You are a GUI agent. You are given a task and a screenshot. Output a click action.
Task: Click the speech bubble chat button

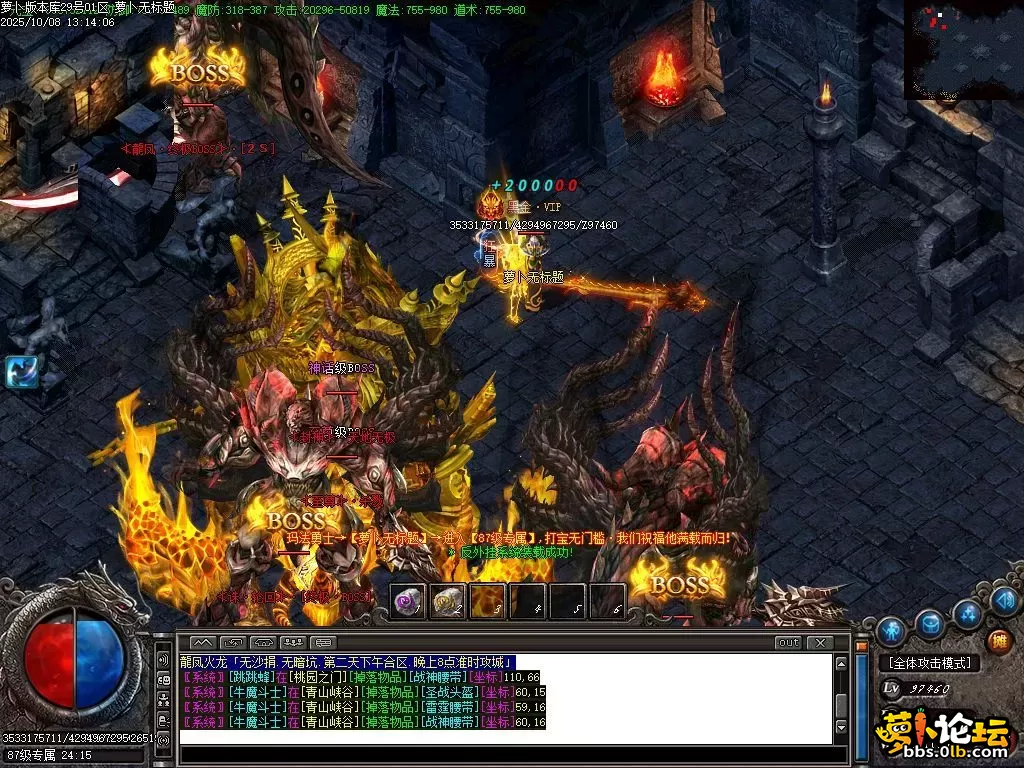coord(322,642)
